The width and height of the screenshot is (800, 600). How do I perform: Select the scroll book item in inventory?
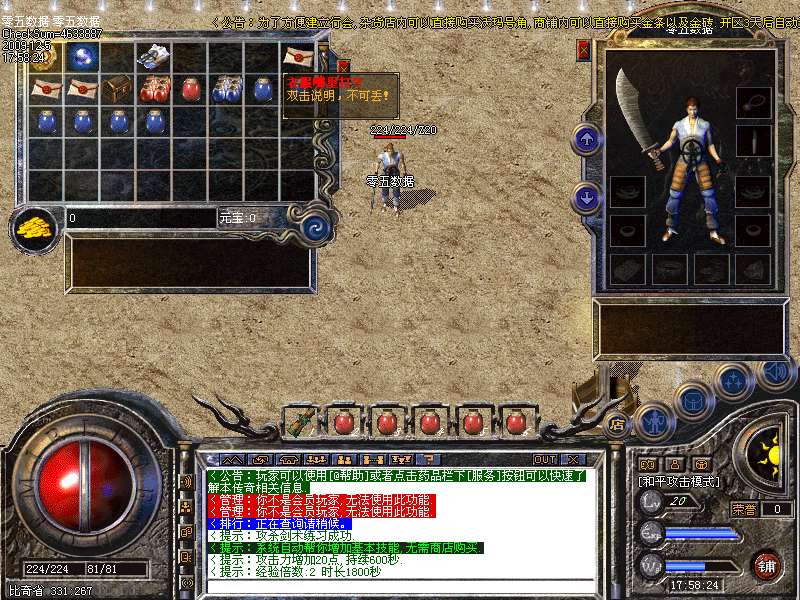[154, 56]
